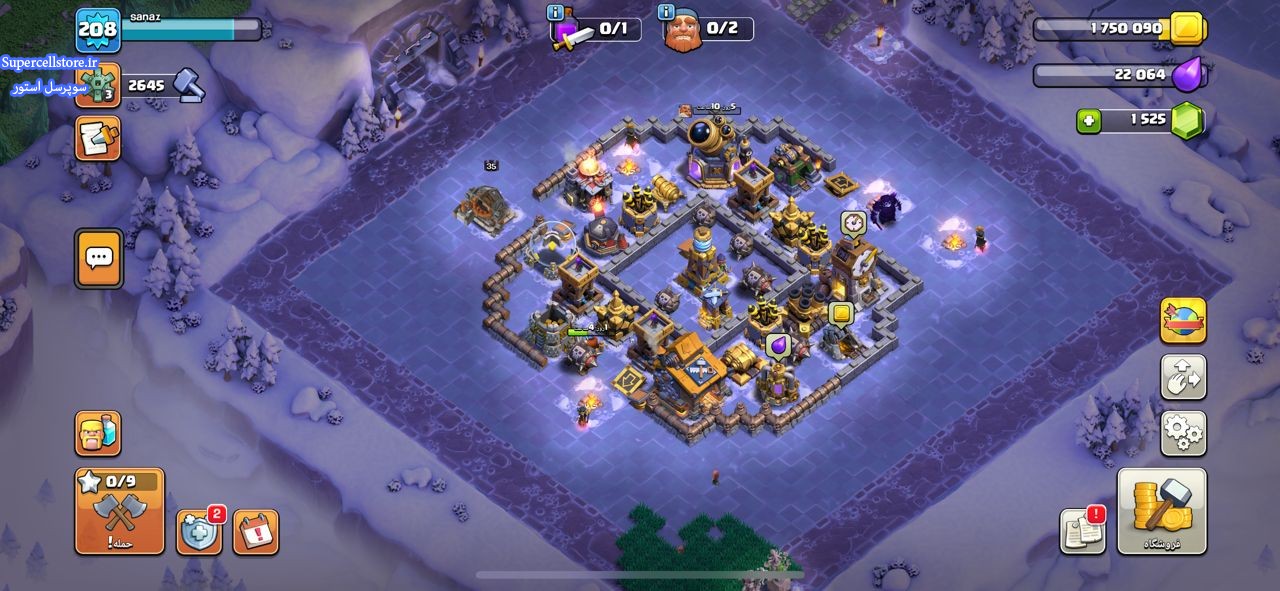
Task: Open the shop with gold and hammer
Action: tap(1161, 510)
